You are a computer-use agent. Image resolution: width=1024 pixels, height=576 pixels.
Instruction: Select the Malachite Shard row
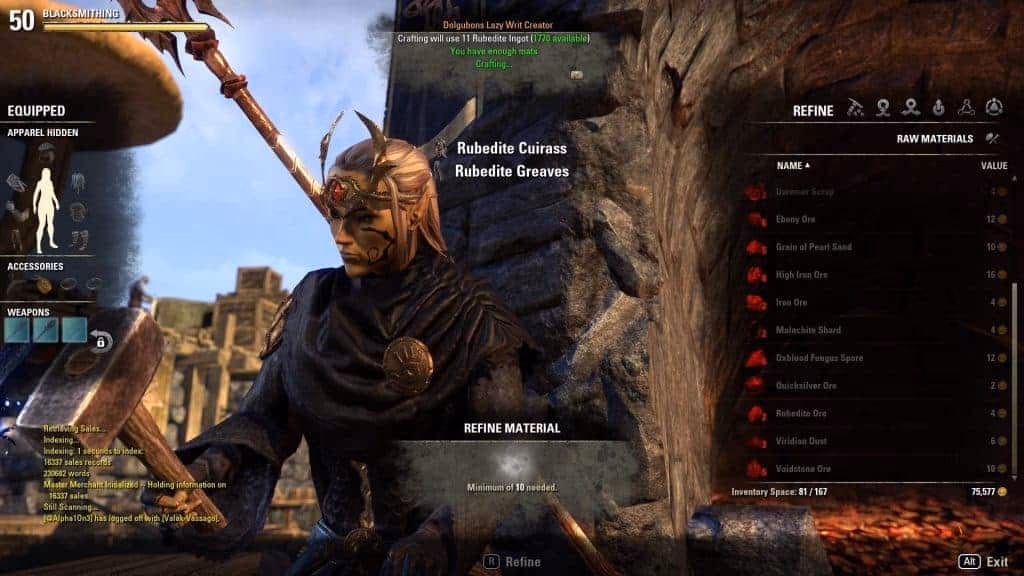(808, 330)
